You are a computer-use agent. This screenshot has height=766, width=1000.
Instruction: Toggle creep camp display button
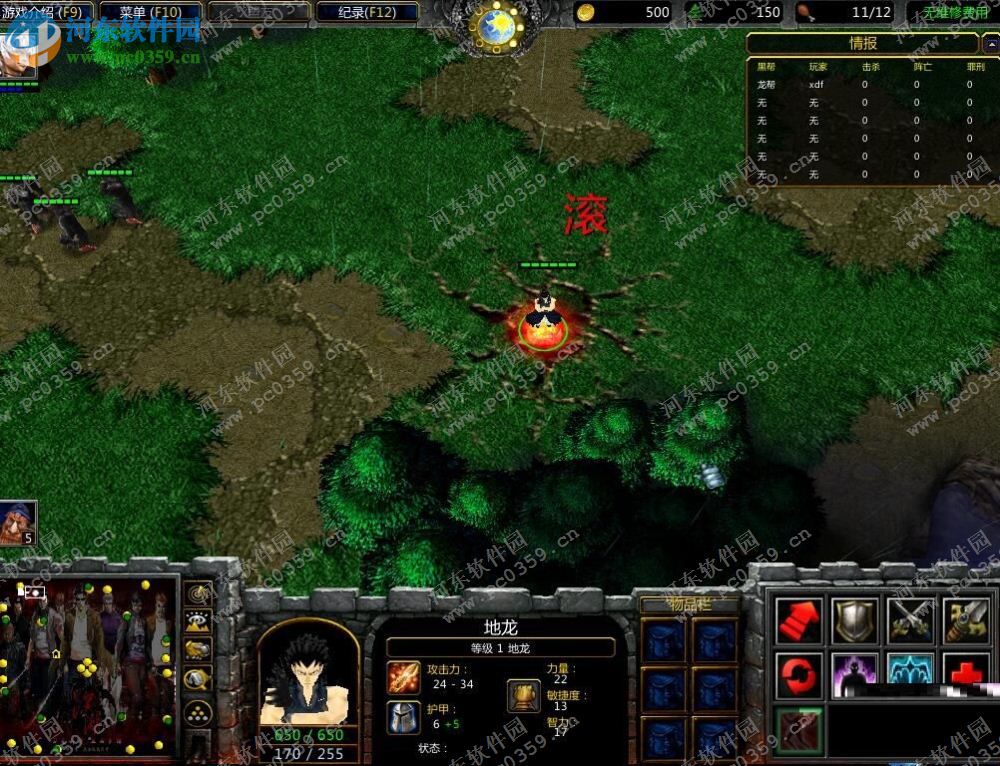pyautogui.click(x=198, y=680)
